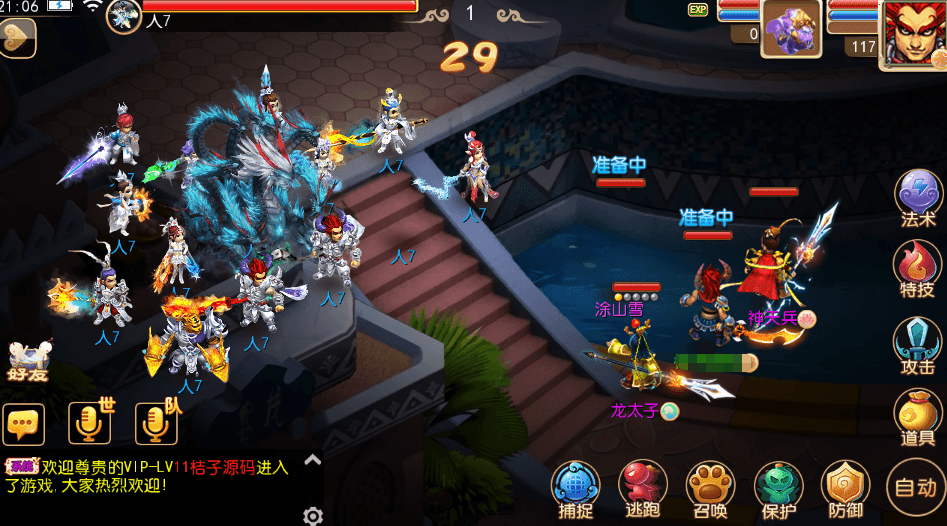Select the 防御 defend command
The height and width of the screenshot is (526, 947).
tap(845, 488)
